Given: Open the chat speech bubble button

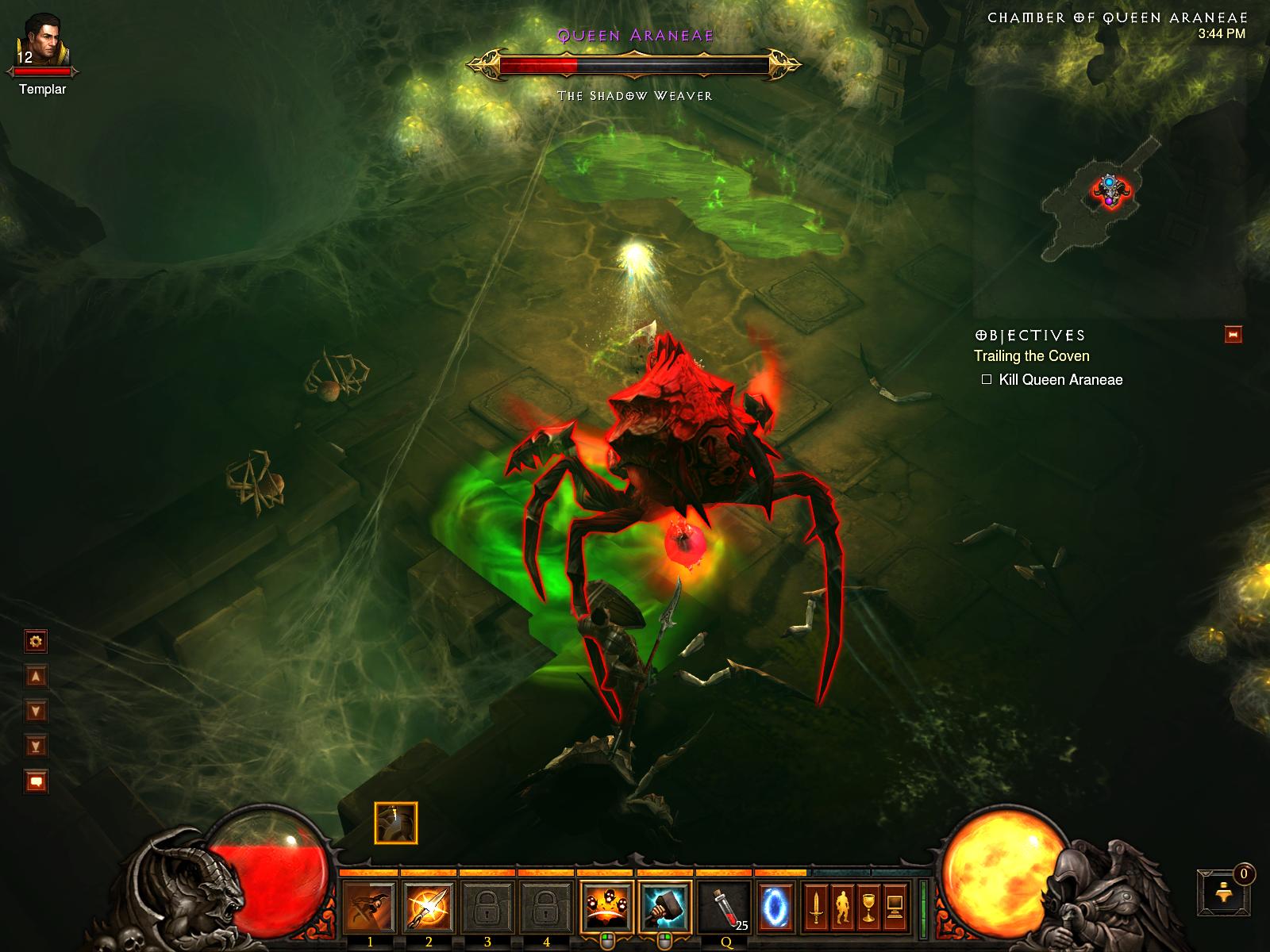Looking at the screenshot, I should 37,782.
